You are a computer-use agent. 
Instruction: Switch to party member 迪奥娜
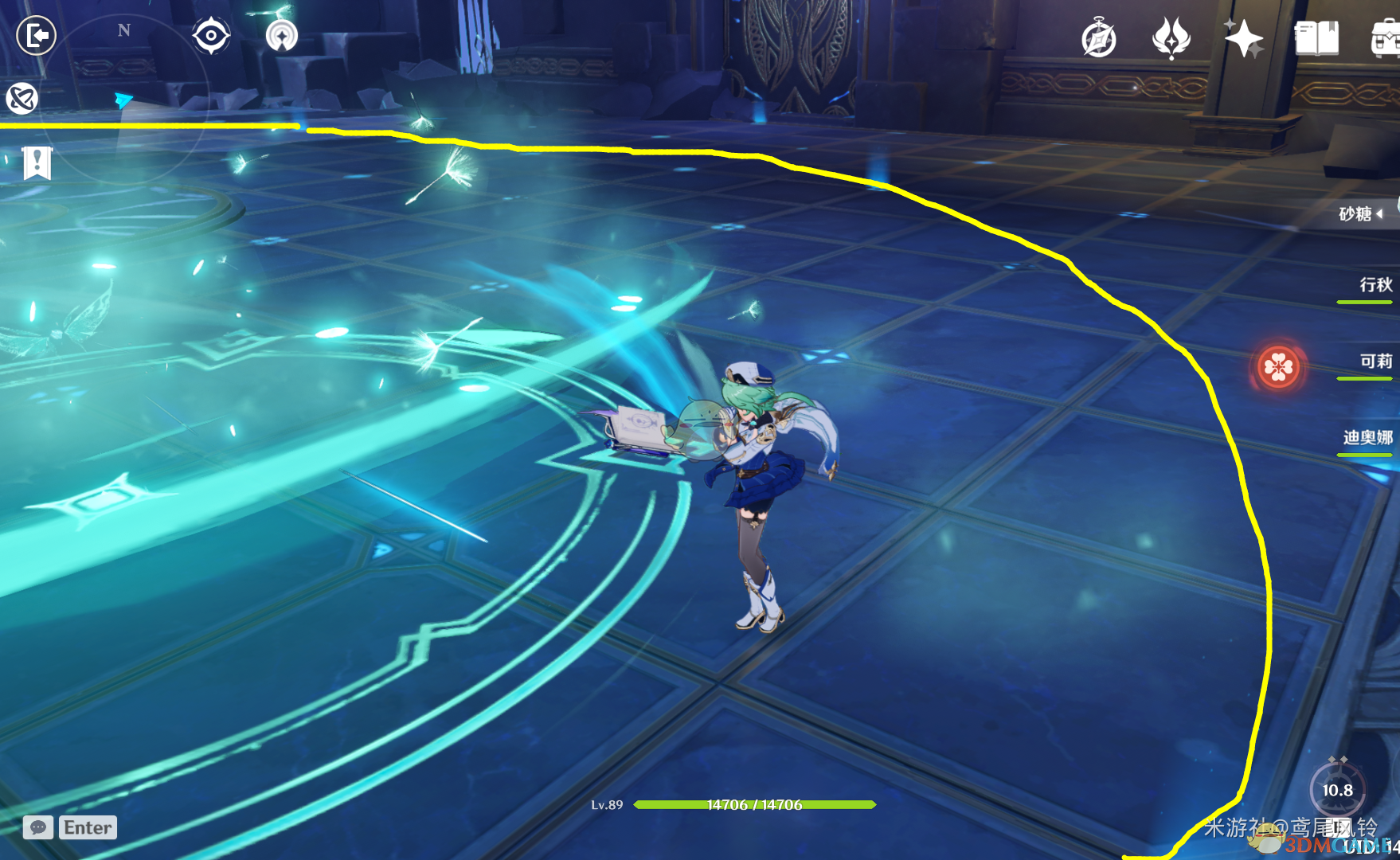(1367, 437)
